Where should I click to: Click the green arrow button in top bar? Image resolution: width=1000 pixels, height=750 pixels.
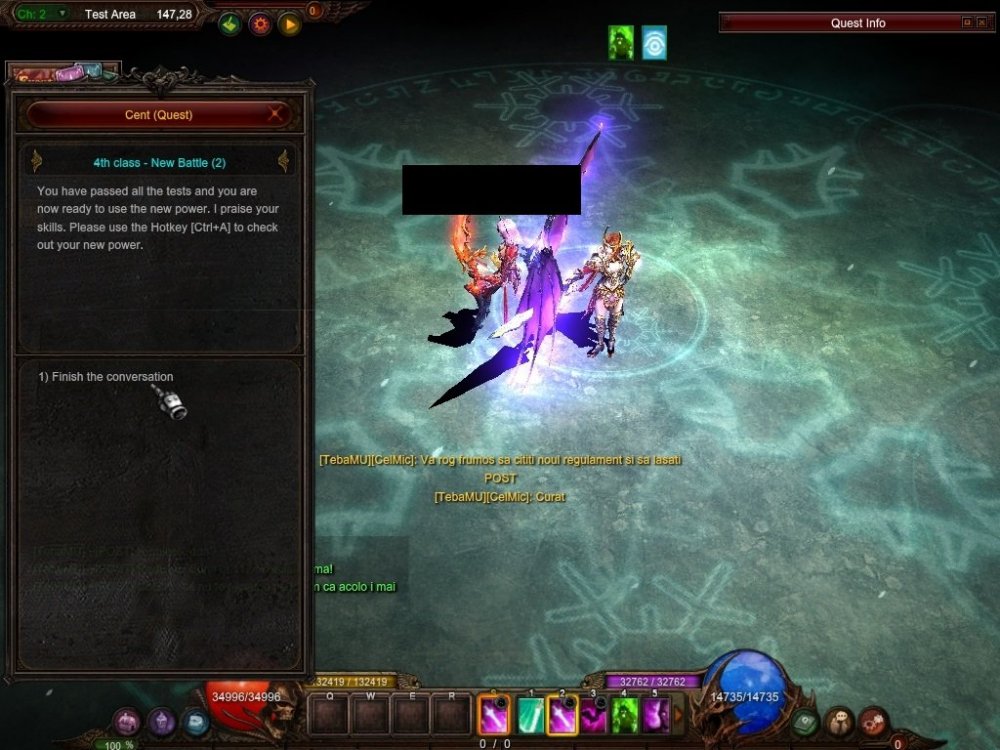coord(231,24)
